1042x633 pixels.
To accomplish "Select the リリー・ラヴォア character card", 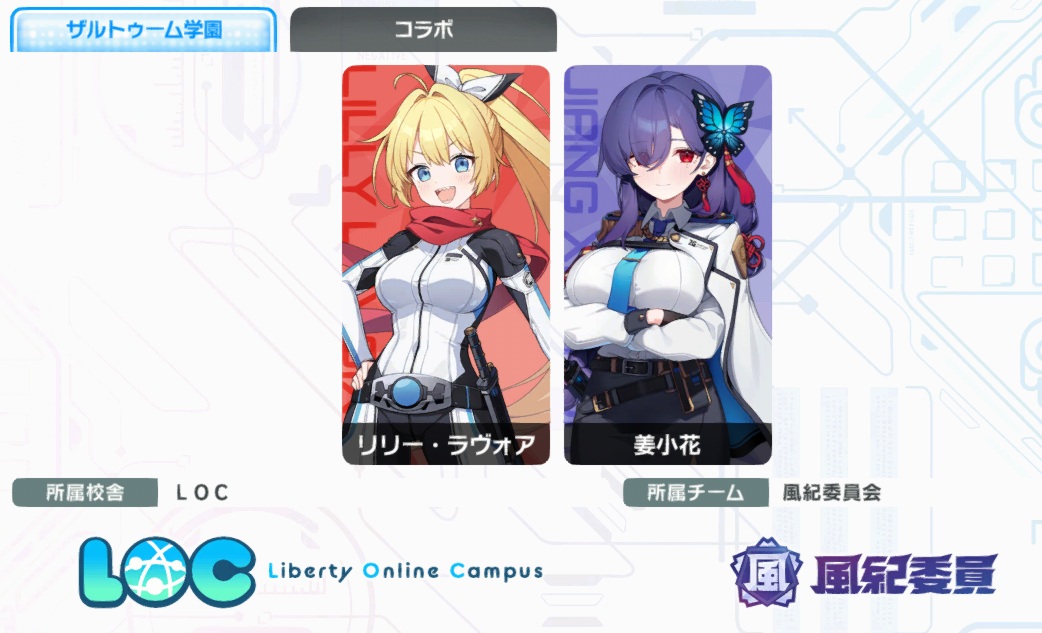I will [446, 265].
